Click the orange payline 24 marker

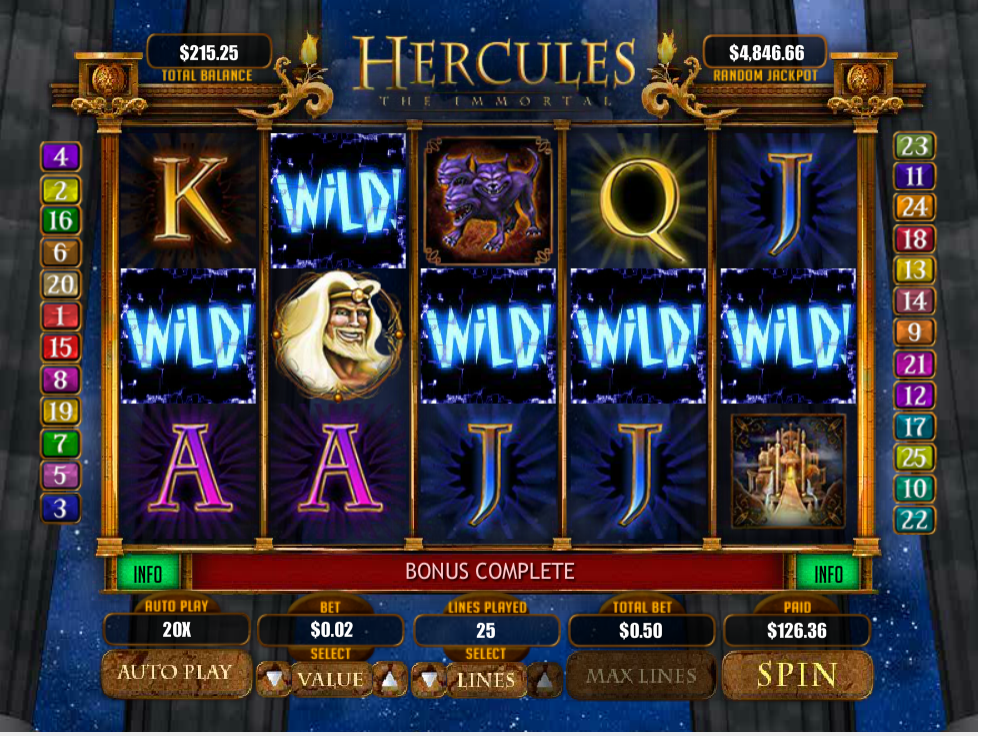[x=914, y=208]
